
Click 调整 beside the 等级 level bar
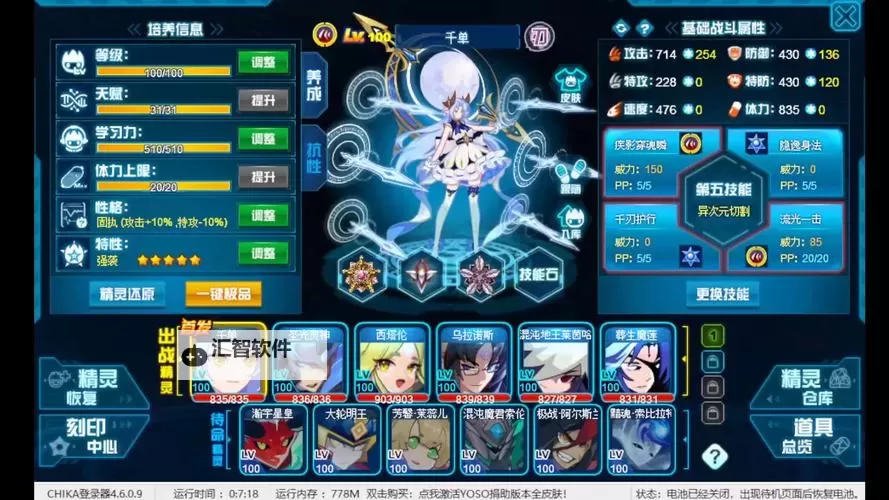click(263, 62)
